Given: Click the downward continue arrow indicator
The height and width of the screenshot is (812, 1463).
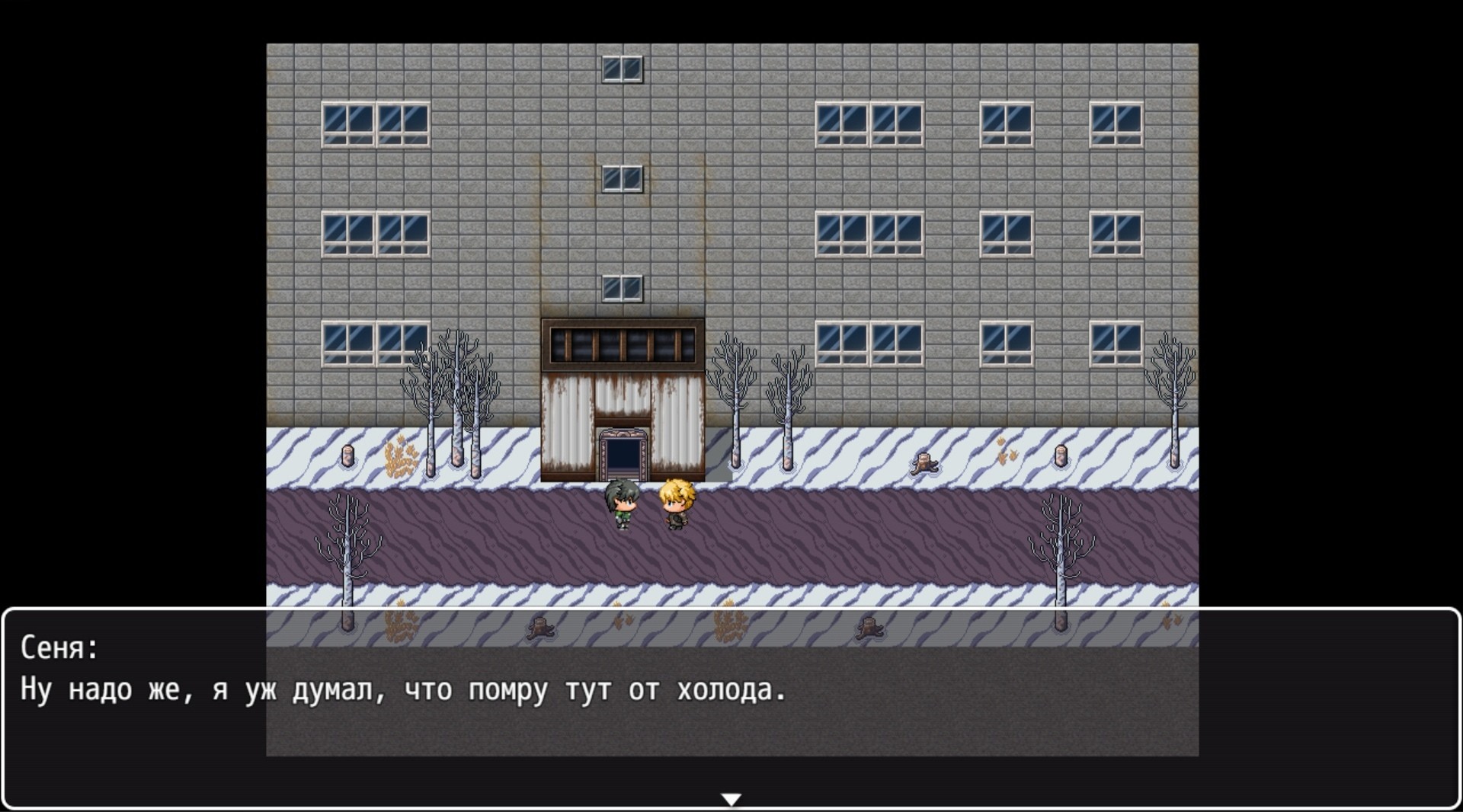Looking at the screenshot, I should pyautogui.click(x=731, y=798).
